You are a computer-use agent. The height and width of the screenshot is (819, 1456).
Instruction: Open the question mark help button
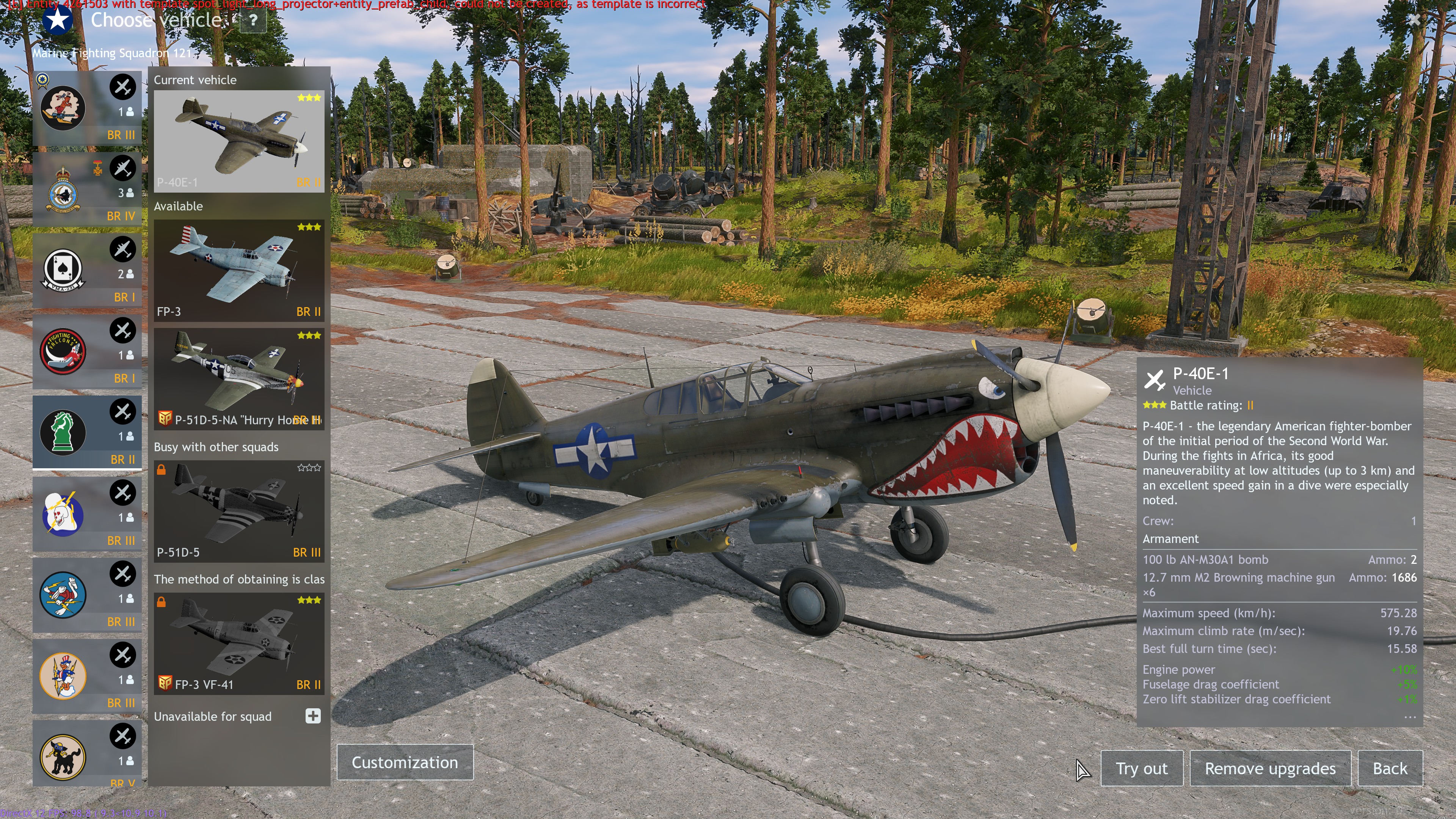[x=253, y=21]
